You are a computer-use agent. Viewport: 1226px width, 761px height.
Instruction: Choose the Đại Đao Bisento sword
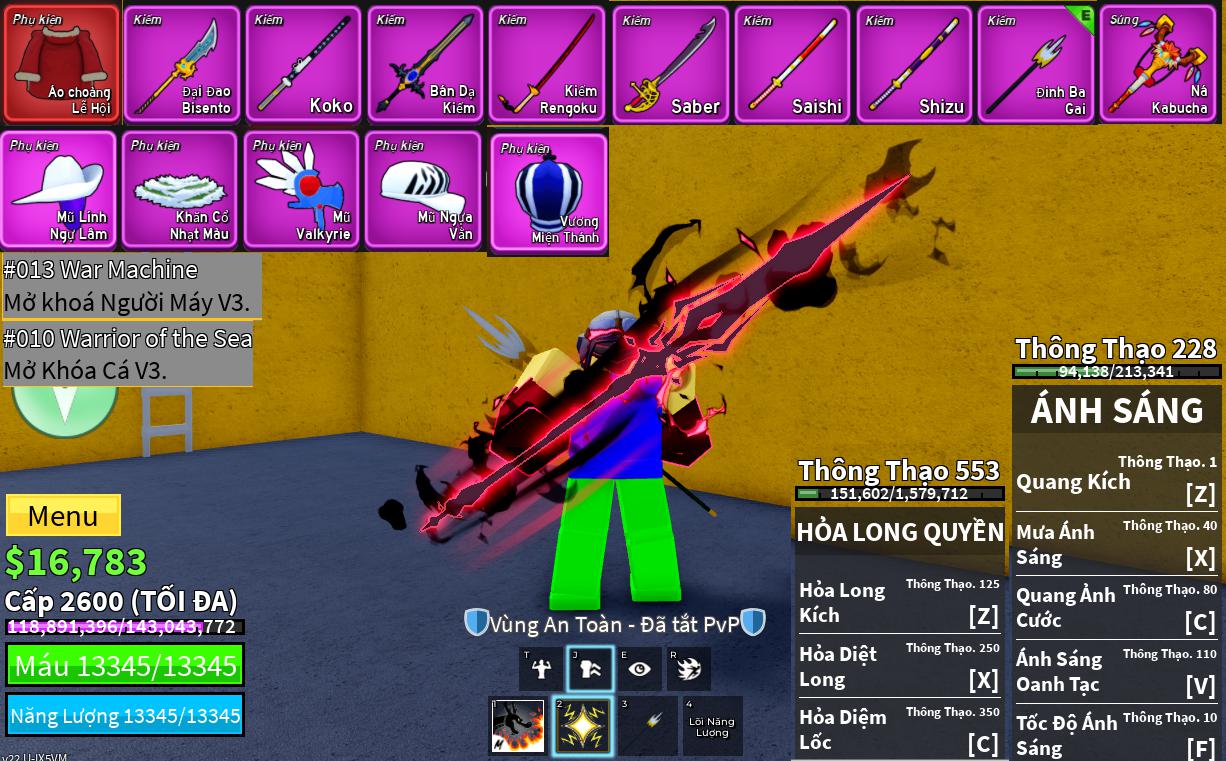(x=182, y=64)
